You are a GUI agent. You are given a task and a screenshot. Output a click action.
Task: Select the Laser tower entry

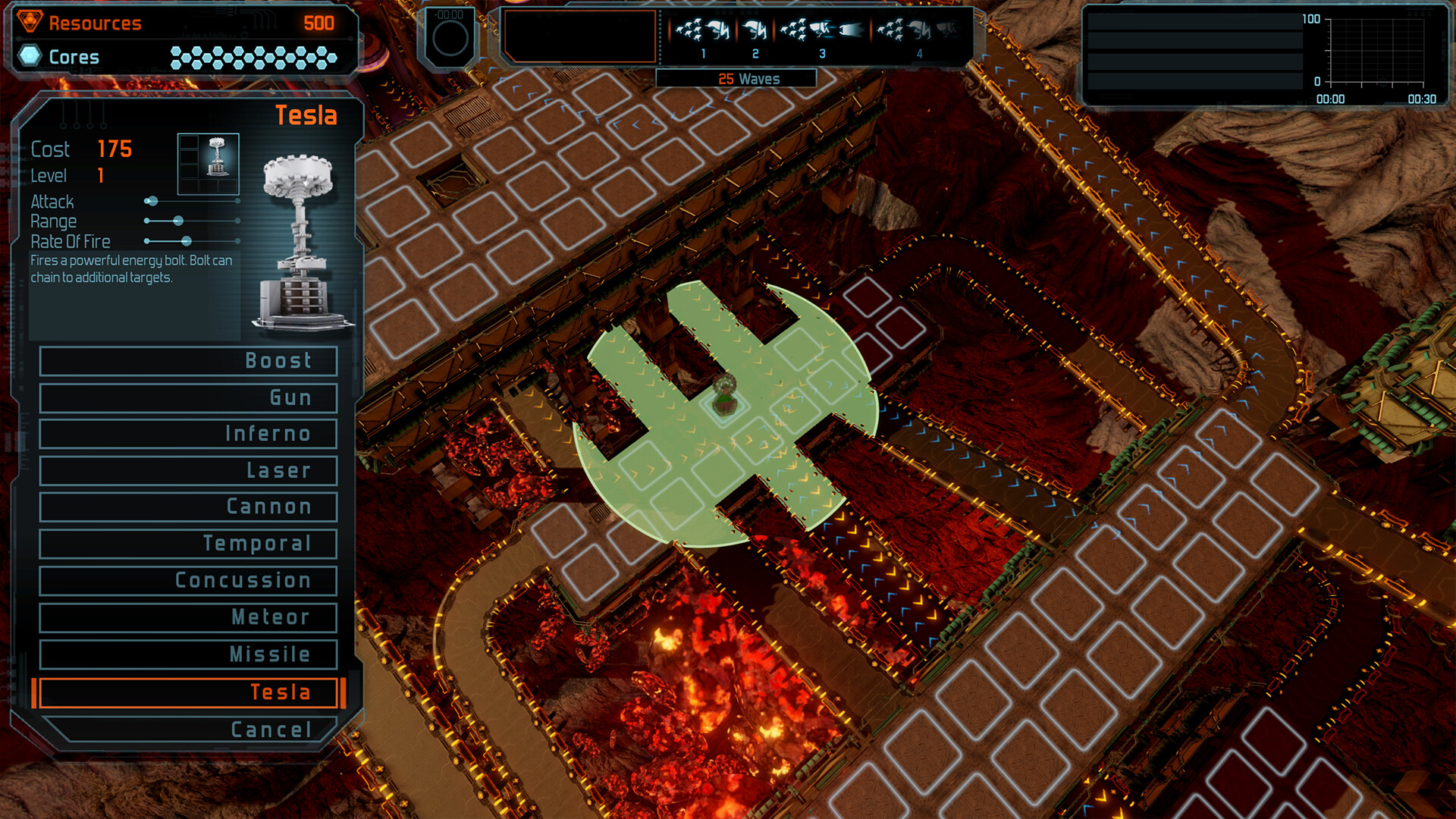tap(187, 470)
